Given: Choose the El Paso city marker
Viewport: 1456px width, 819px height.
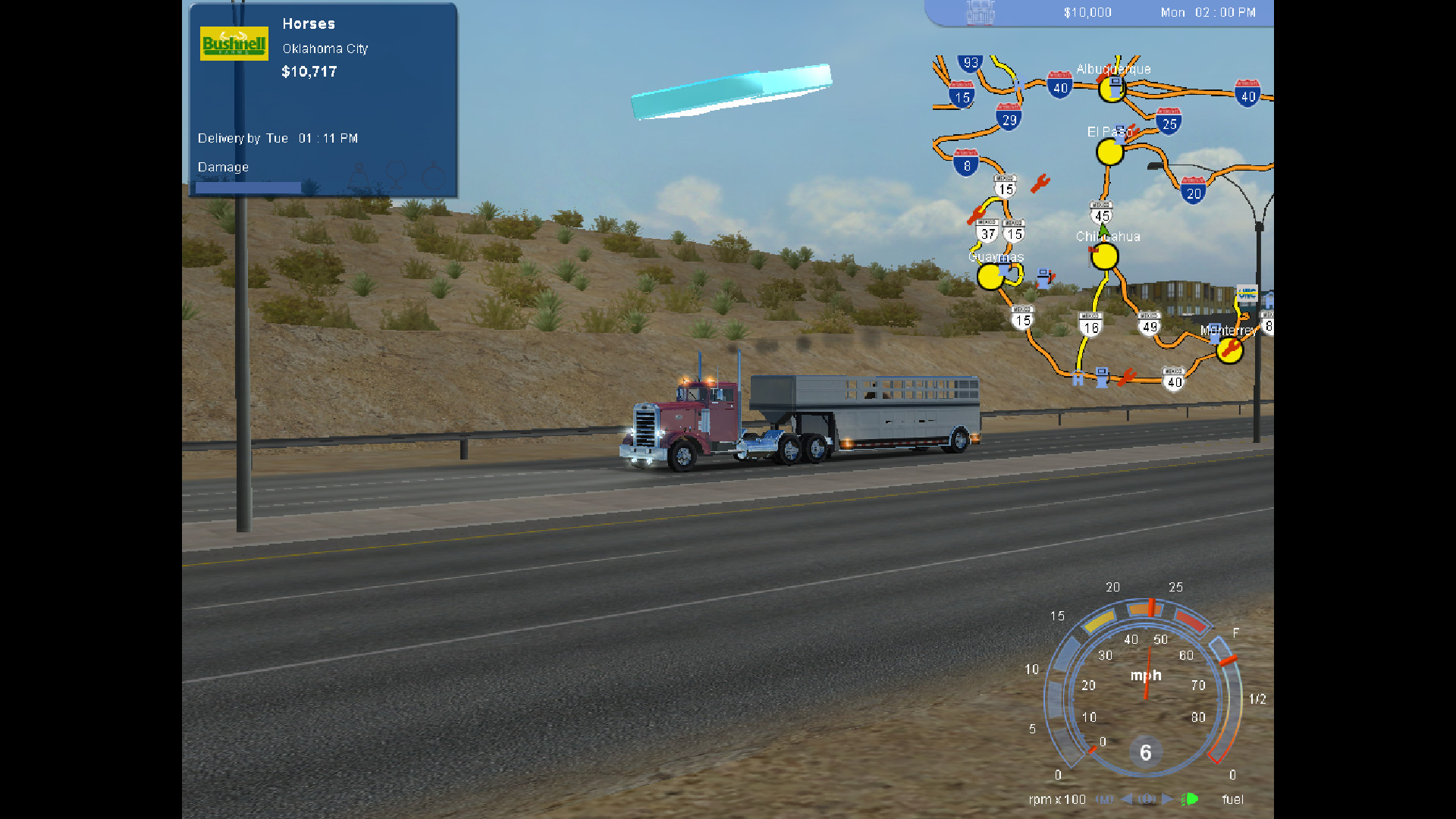Looking at the screenshot, I should (1109, 152).
